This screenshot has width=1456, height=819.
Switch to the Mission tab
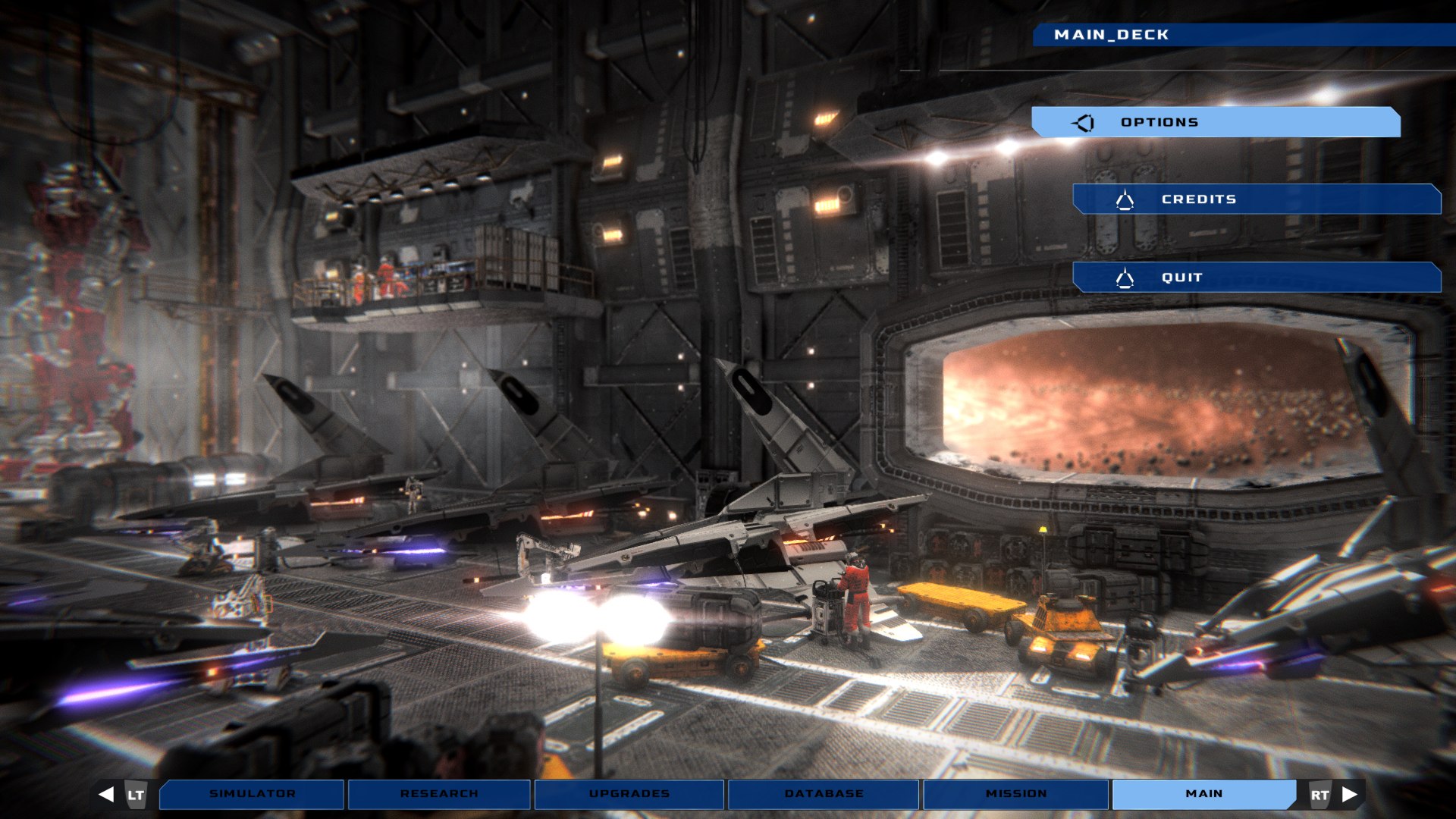pos(1015,794)
